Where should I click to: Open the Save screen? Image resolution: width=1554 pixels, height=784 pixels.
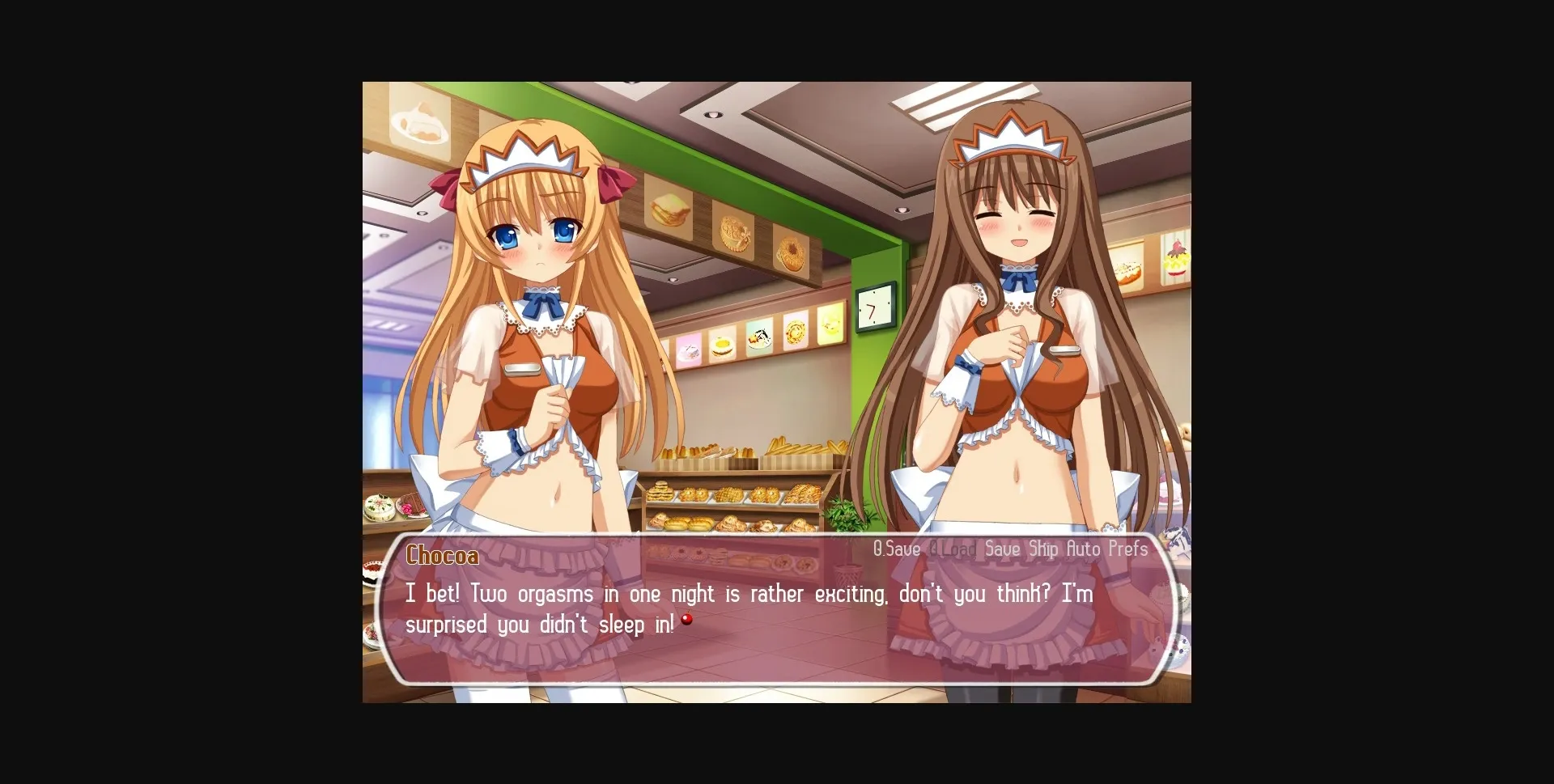coord(1002,549)
